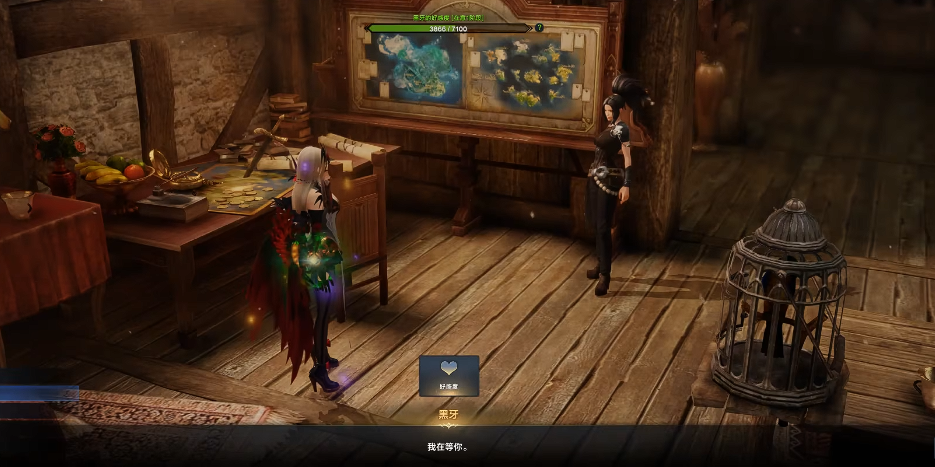Click the question mark help icon beside rapport bar
This screenshot has height=467, width=935.
click(540, 28)
